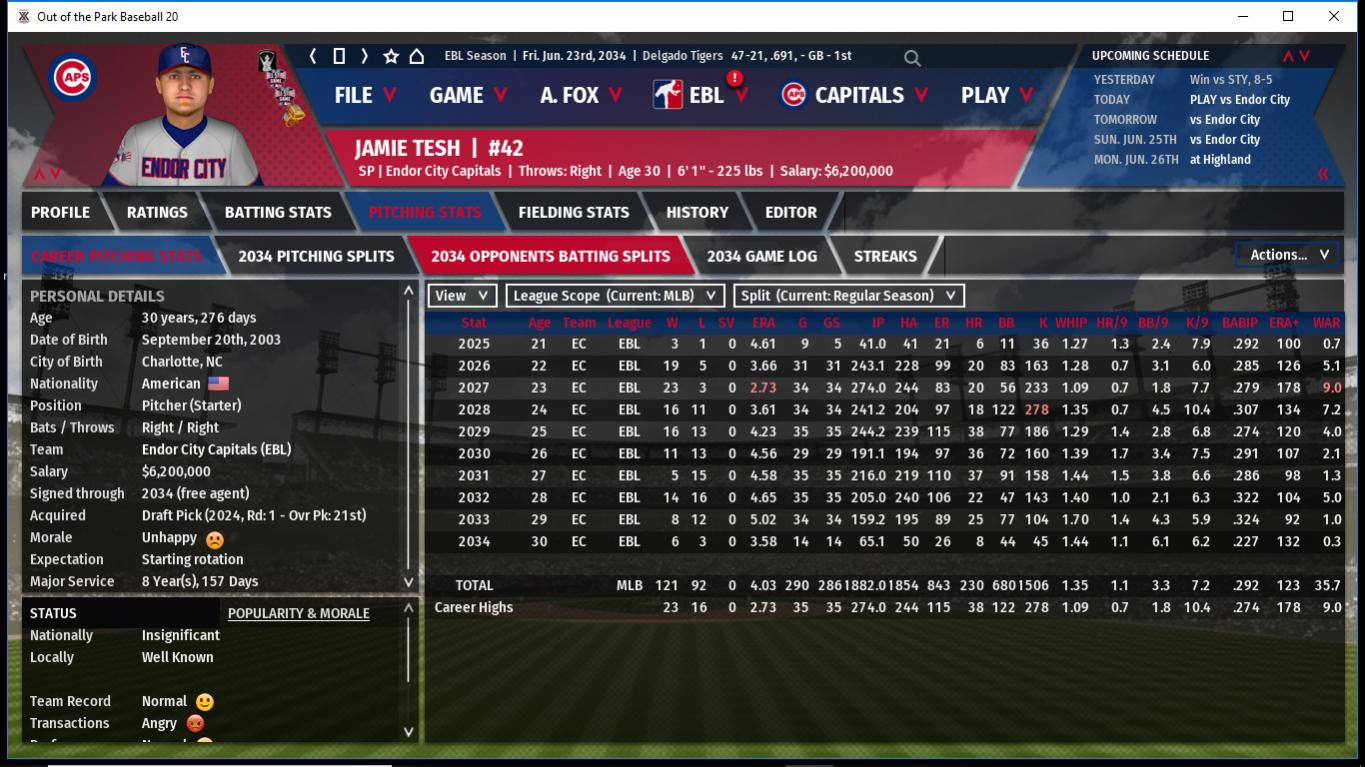Open the CAPITALS team menu

855,95
